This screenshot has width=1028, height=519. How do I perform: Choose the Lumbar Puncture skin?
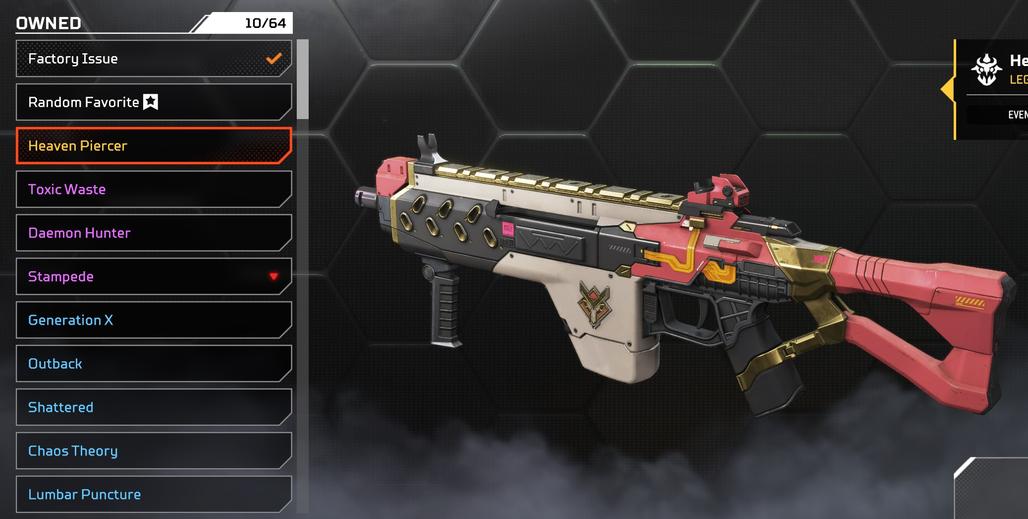coord(154,494)
